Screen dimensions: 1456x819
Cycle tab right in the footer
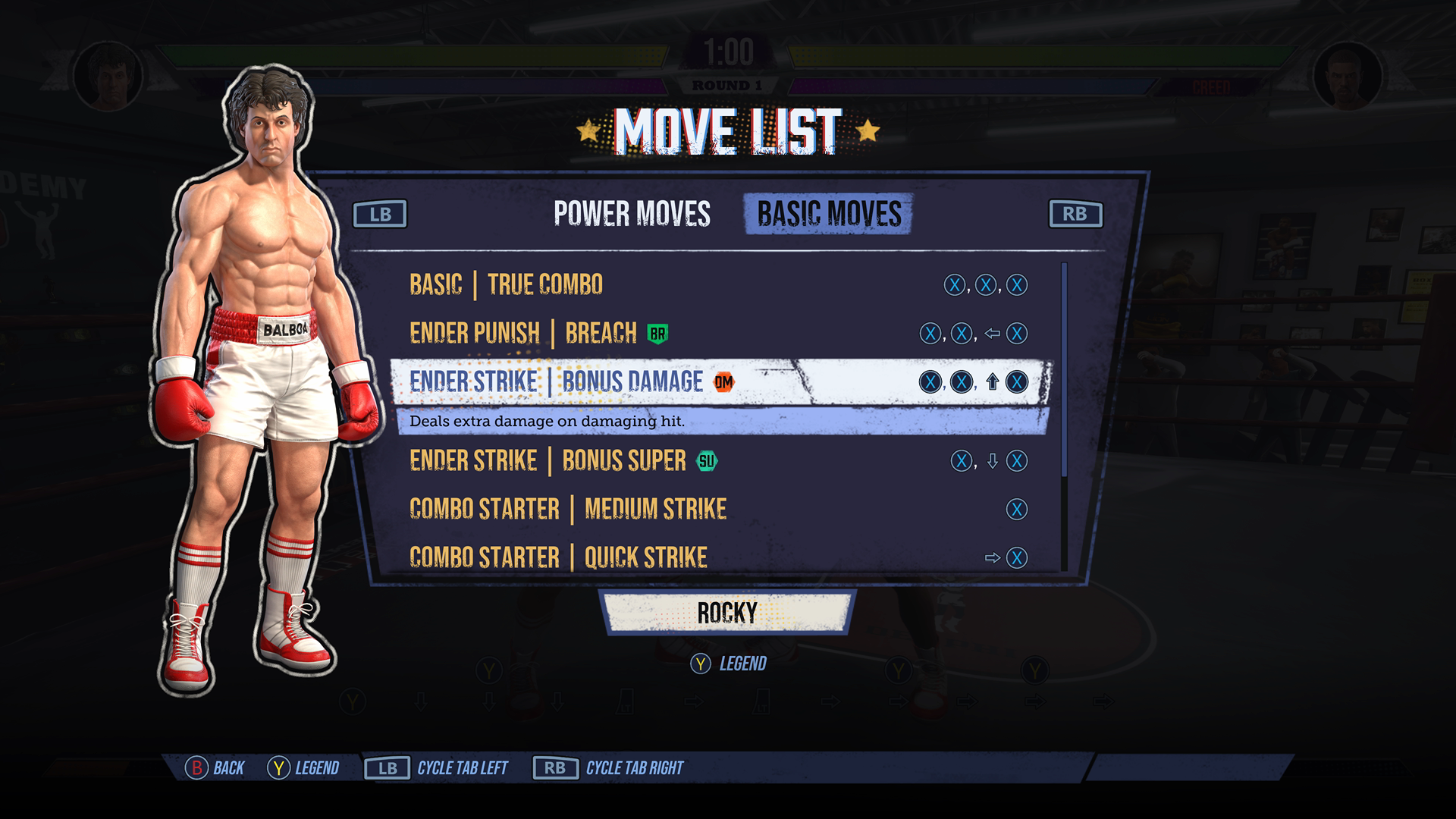pos(608,768)
